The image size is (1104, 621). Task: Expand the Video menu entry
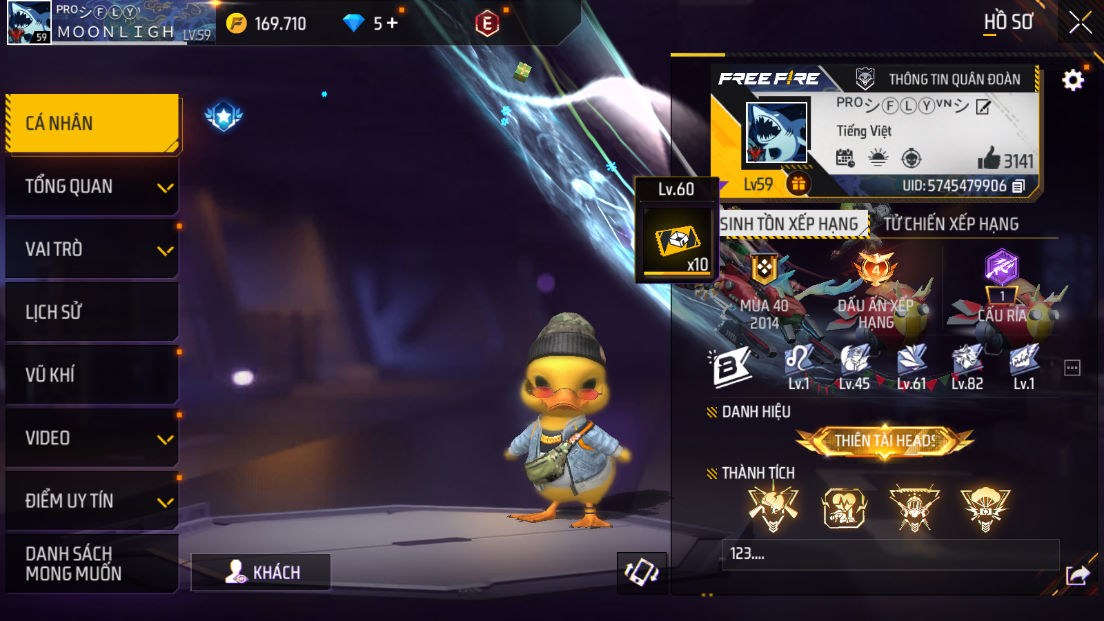pyautogui.click(x=92, y=439)
